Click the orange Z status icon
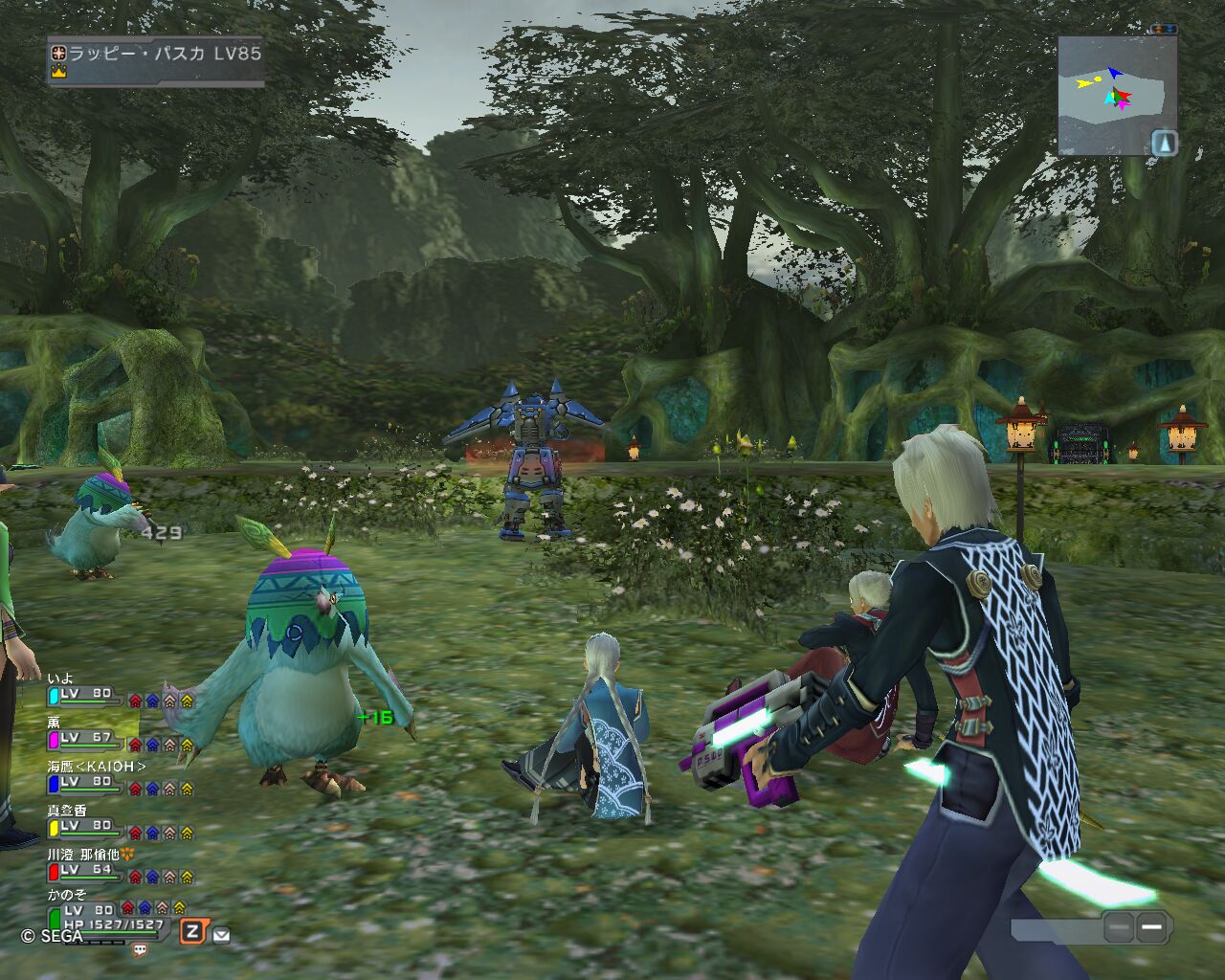This screenshot has width=1225, height=980. coord(194,931)
